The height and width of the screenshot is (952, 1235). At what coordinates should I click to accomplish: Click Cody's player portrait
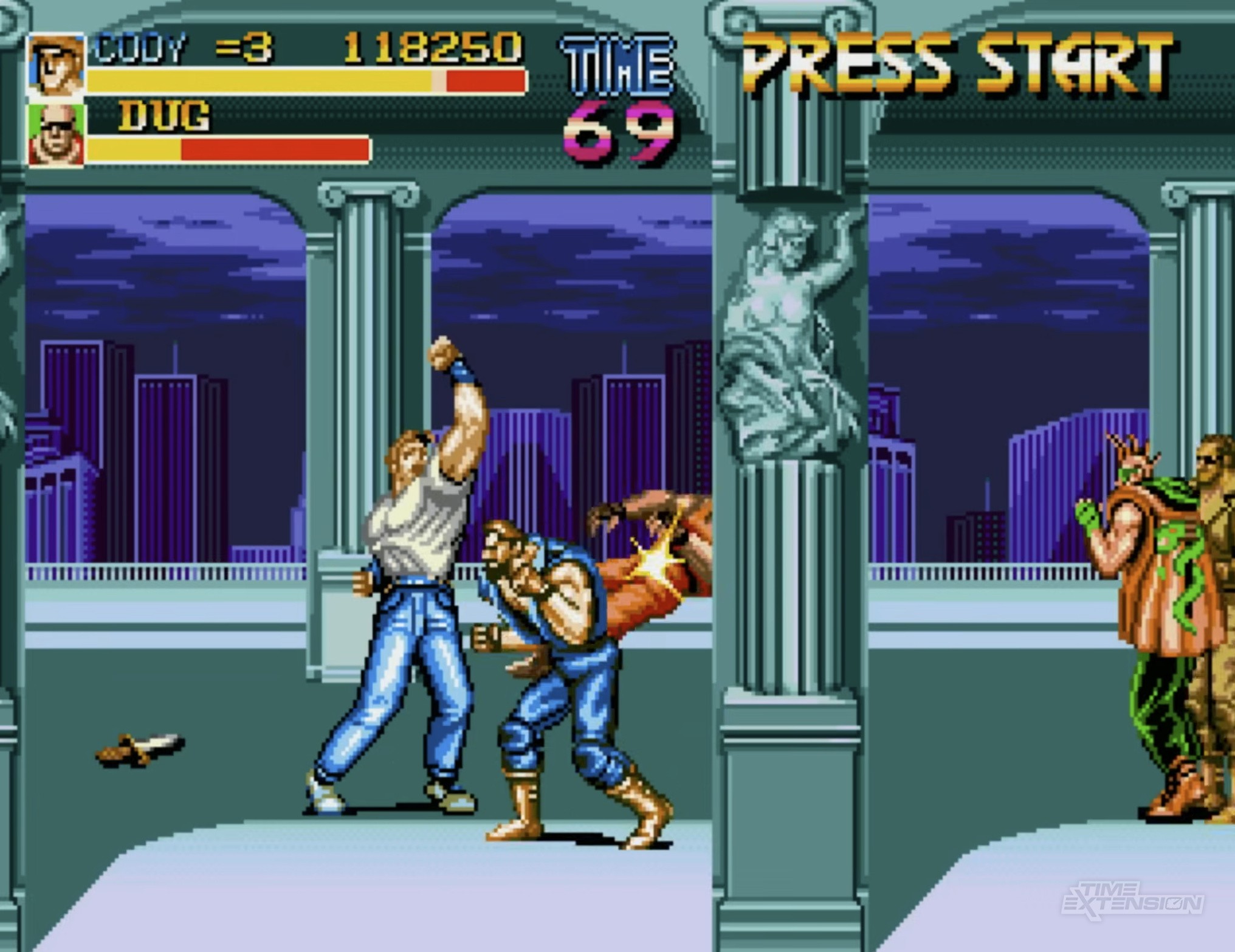56,64
